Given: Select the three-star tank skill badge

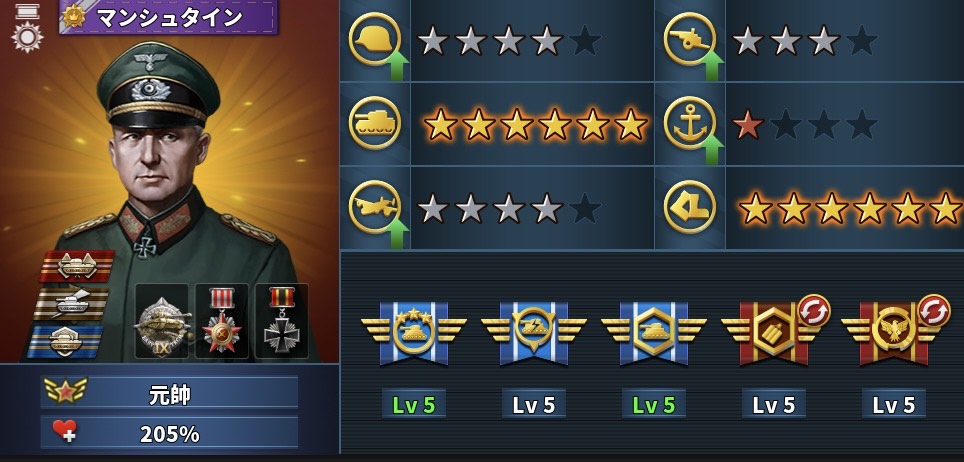Looking at the screenshot, I should tap(413, 330).
